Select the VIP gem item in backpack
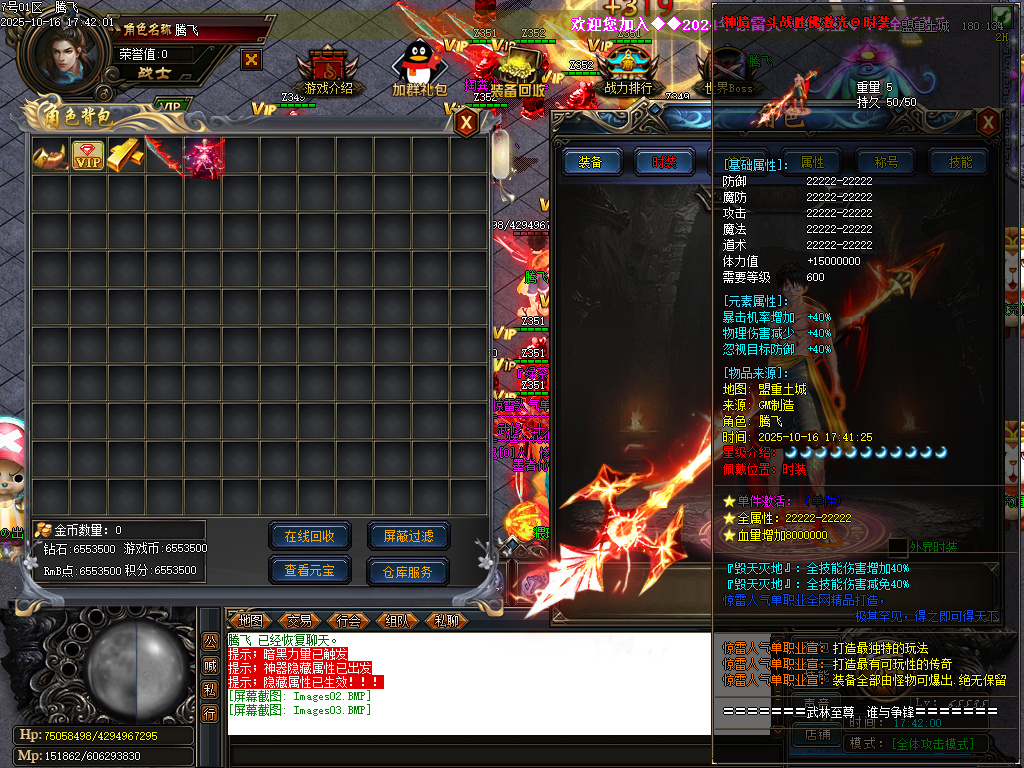Image resolution: width=1024 pixels, height=768 pixels. click(88, 156)
